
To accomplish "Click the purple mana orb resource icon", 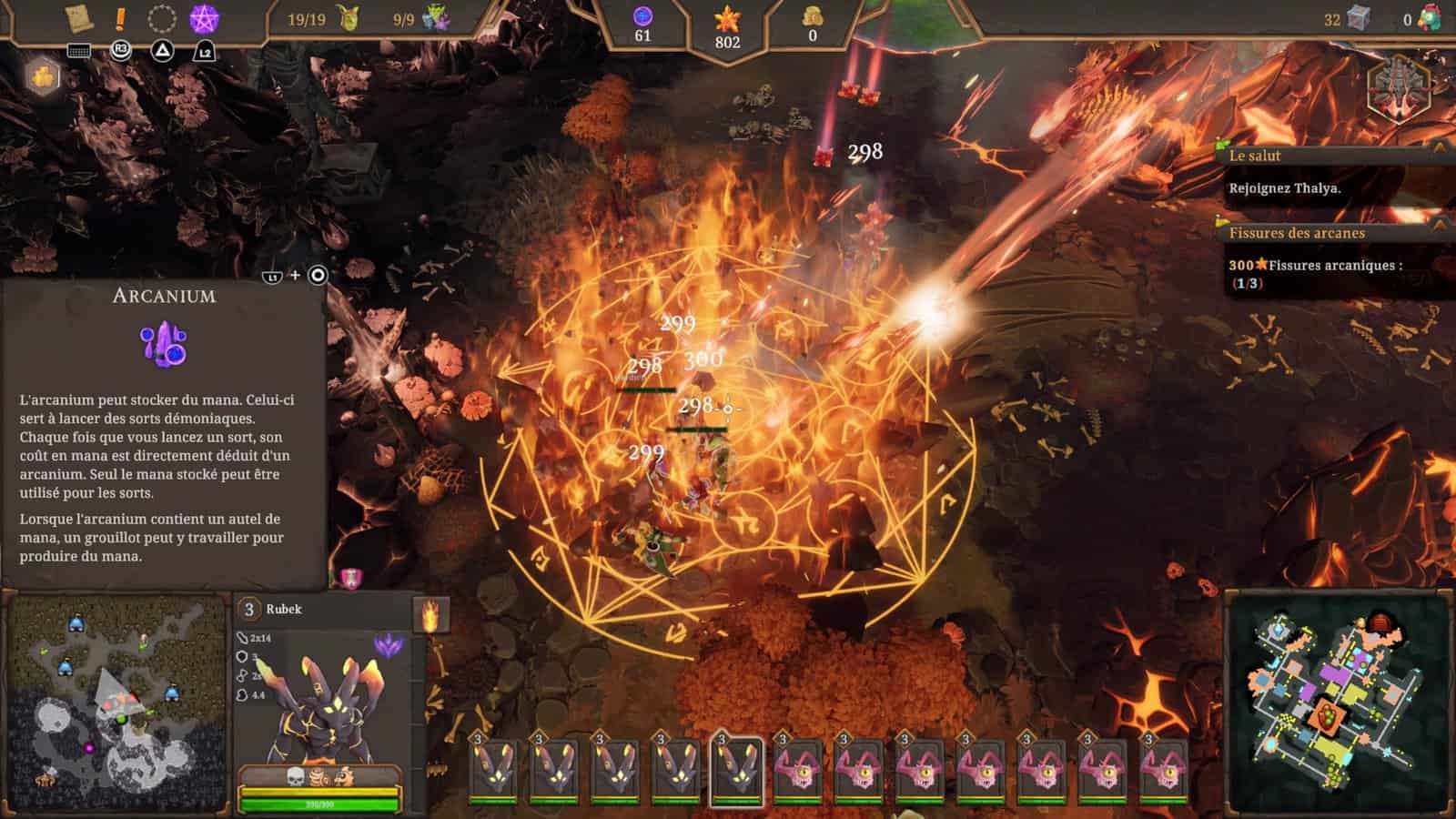I will click(642, 15).
